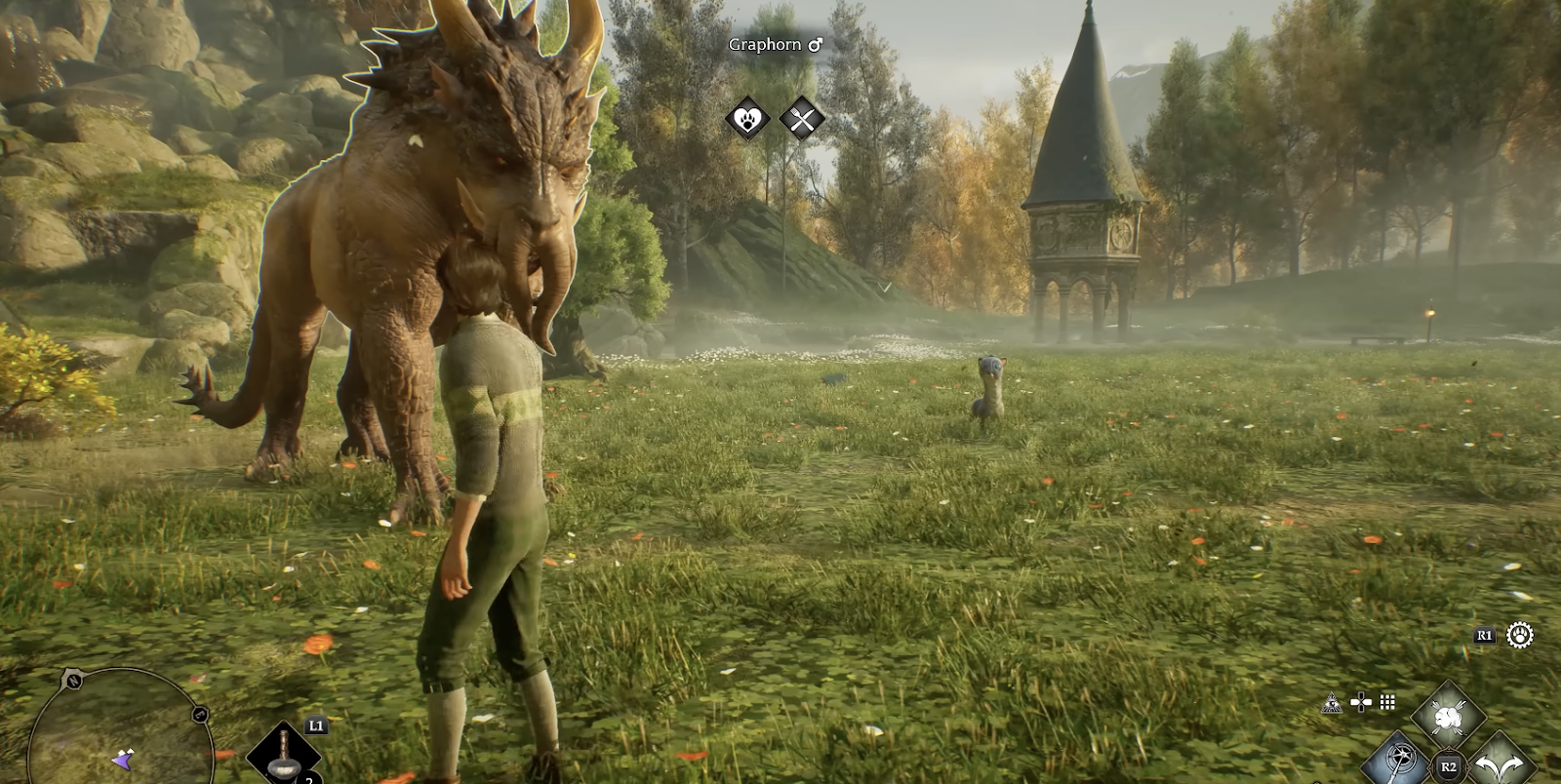Click the eye-in-triangle Revelio icon
Screen dimensions: 1561x784
pos(1331,702)
